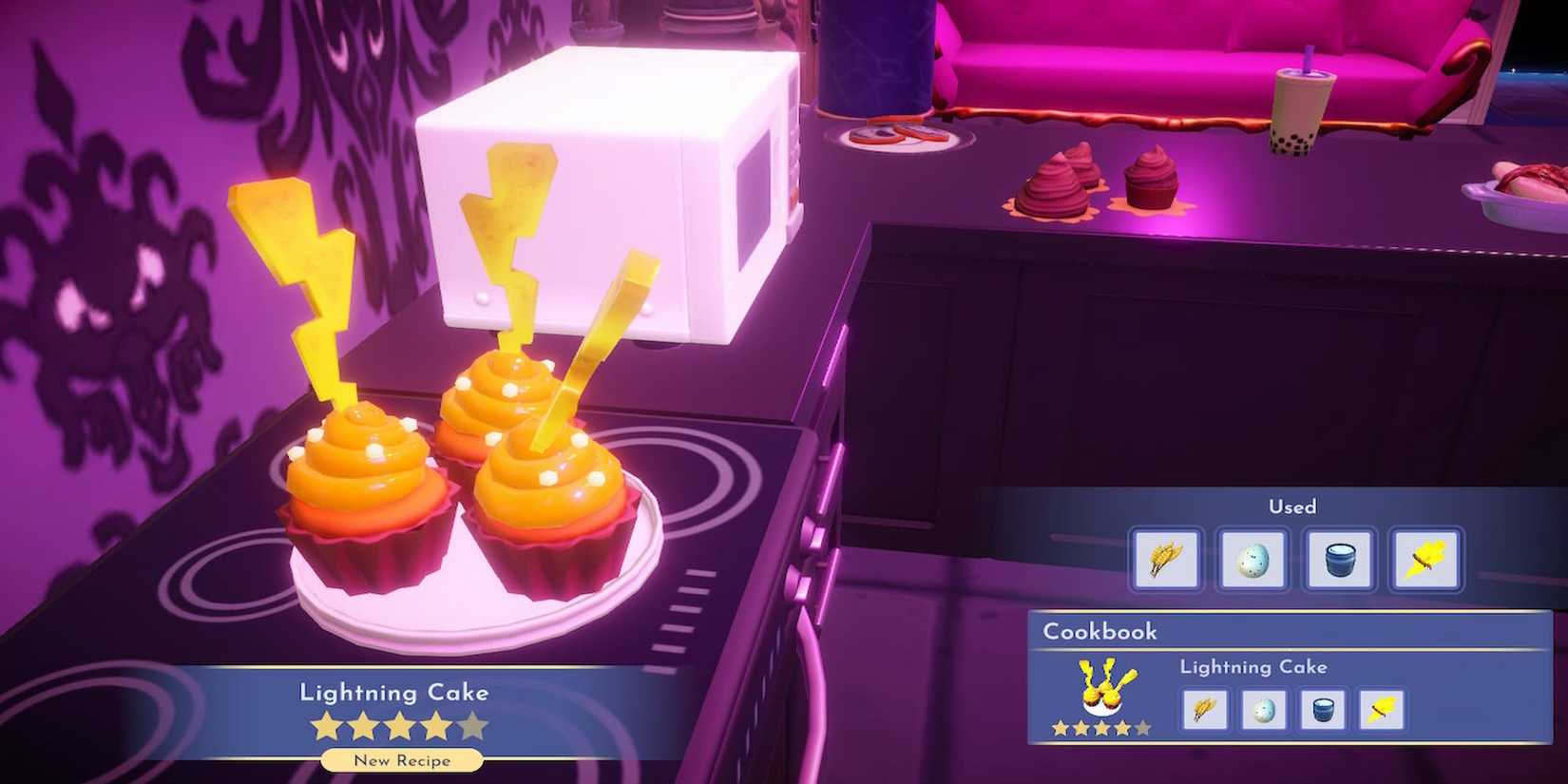Viewport: 1568px width, 784px height.
Task: Click the star rating under the Lightning Cake label
Action: click(399, 725)
